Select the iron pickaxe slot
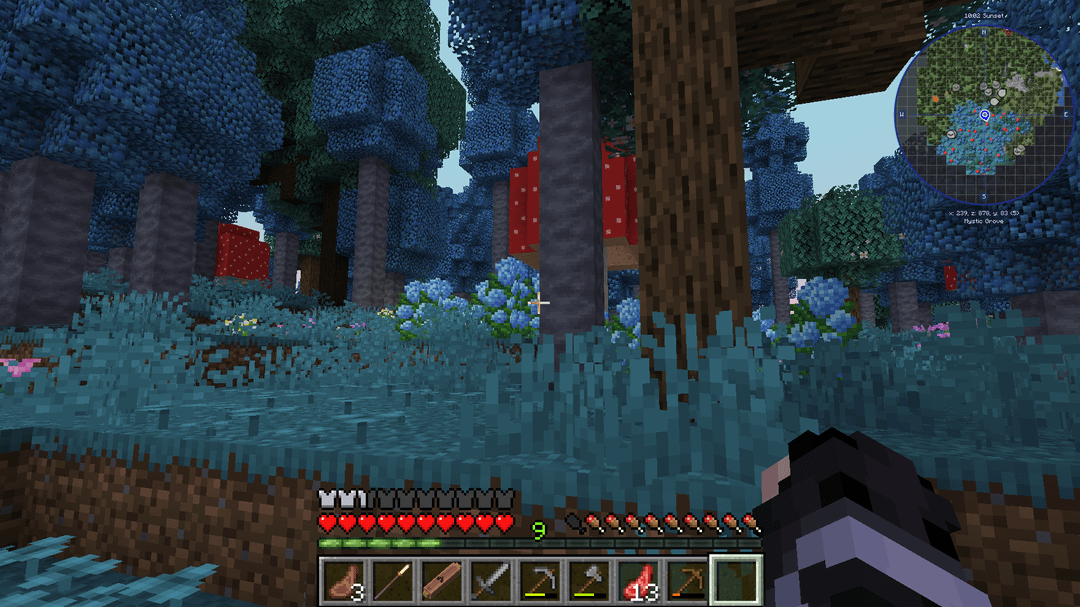 tap(539, 581)
